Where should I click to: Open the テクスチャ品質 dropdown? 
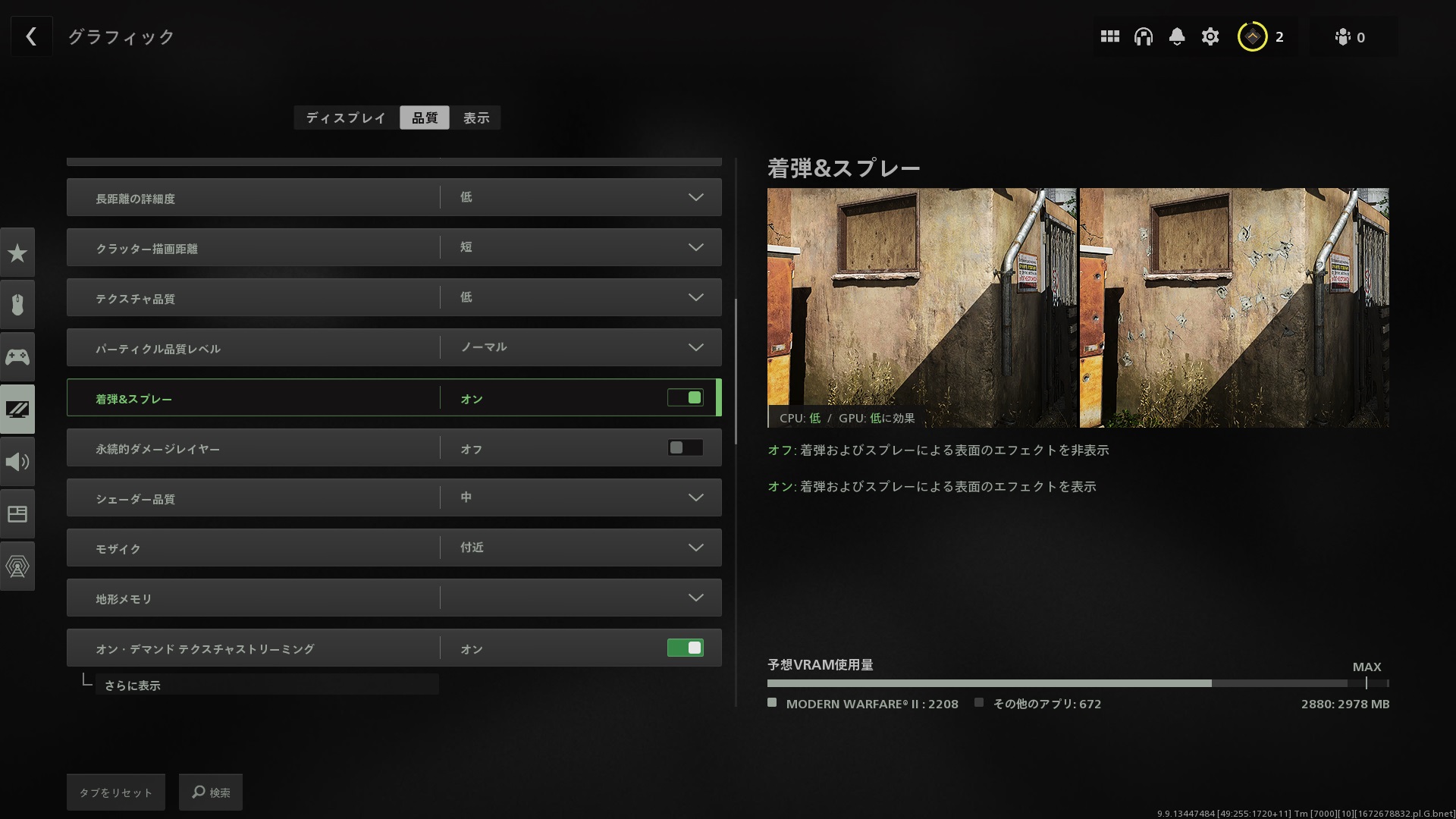pos(695,297)
